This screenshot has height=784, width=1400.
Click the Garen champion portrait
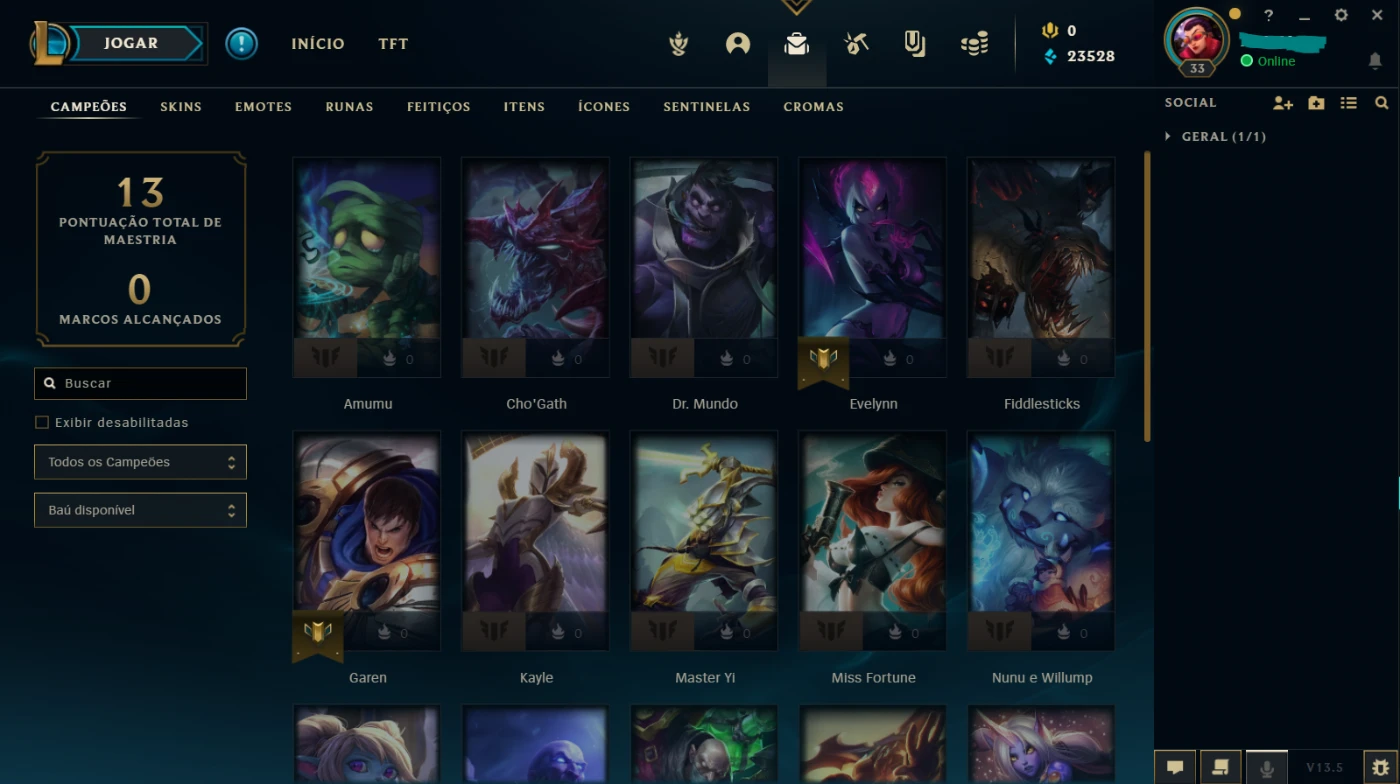tap(367, 541)
